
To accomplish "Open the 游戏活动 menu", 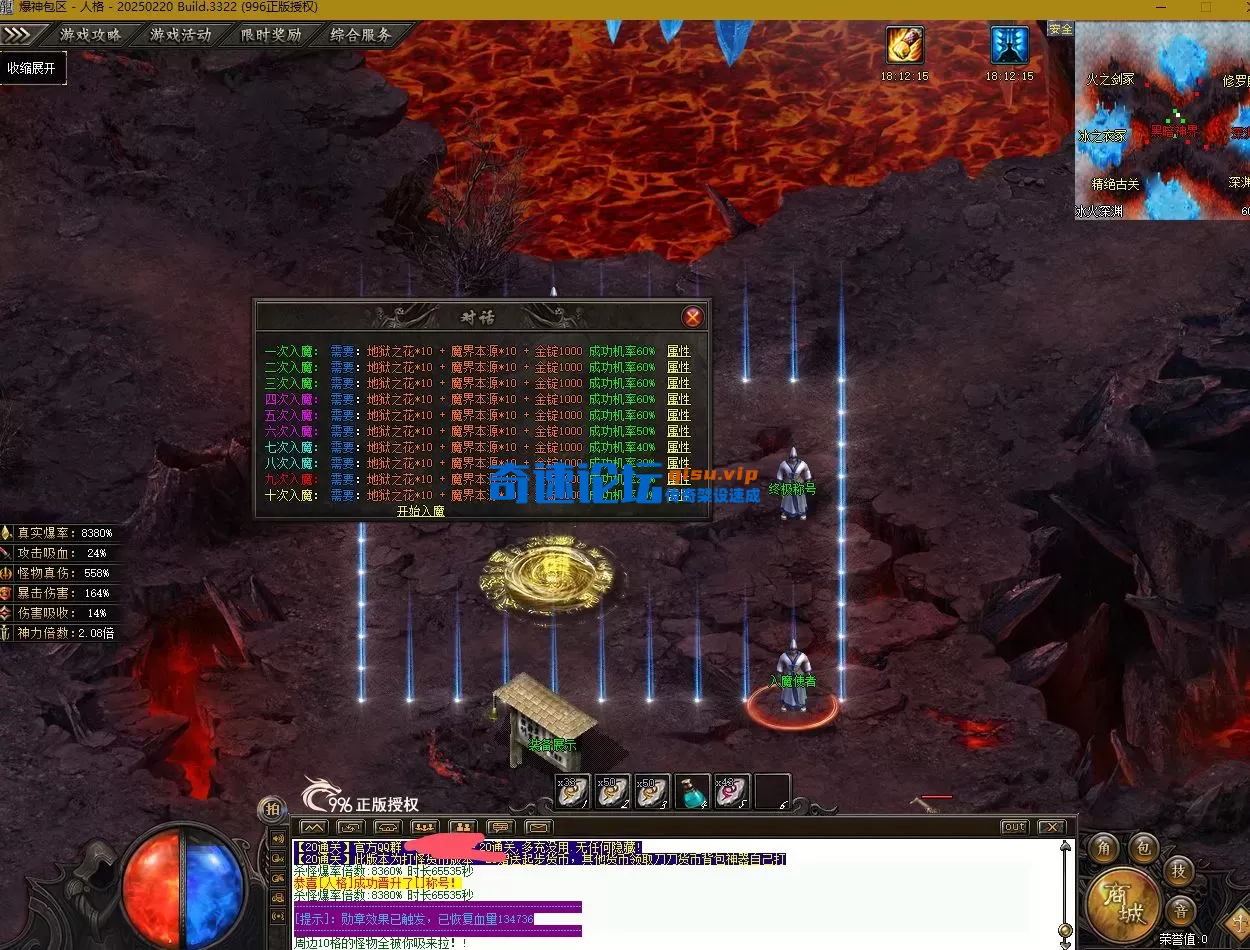I will click(181, 34).
